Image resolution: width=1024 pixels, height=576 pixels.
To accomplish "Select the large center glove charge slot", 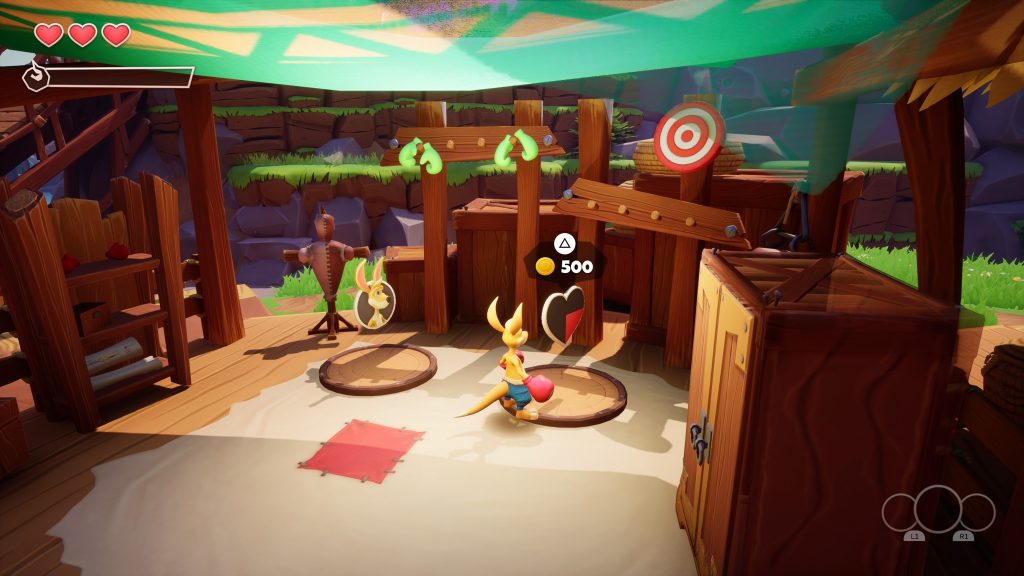I will pyautogui.click(x=938, y=508).
